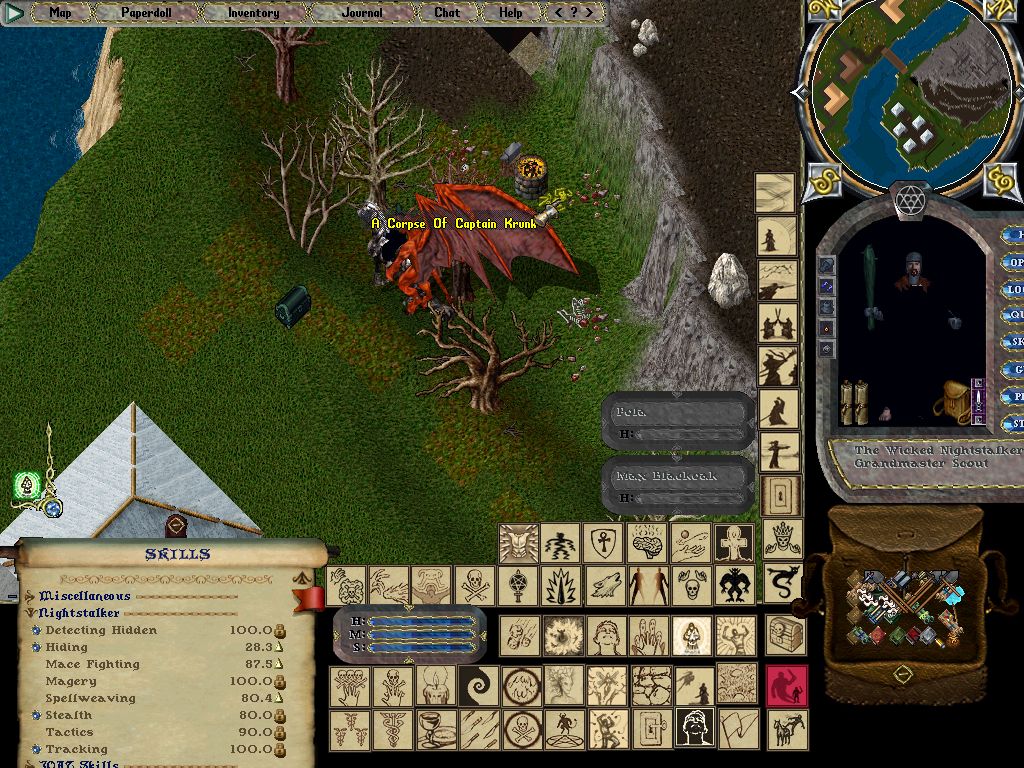Activate the brain spell icon
The image size is (1024, 768).
[646, 543]
